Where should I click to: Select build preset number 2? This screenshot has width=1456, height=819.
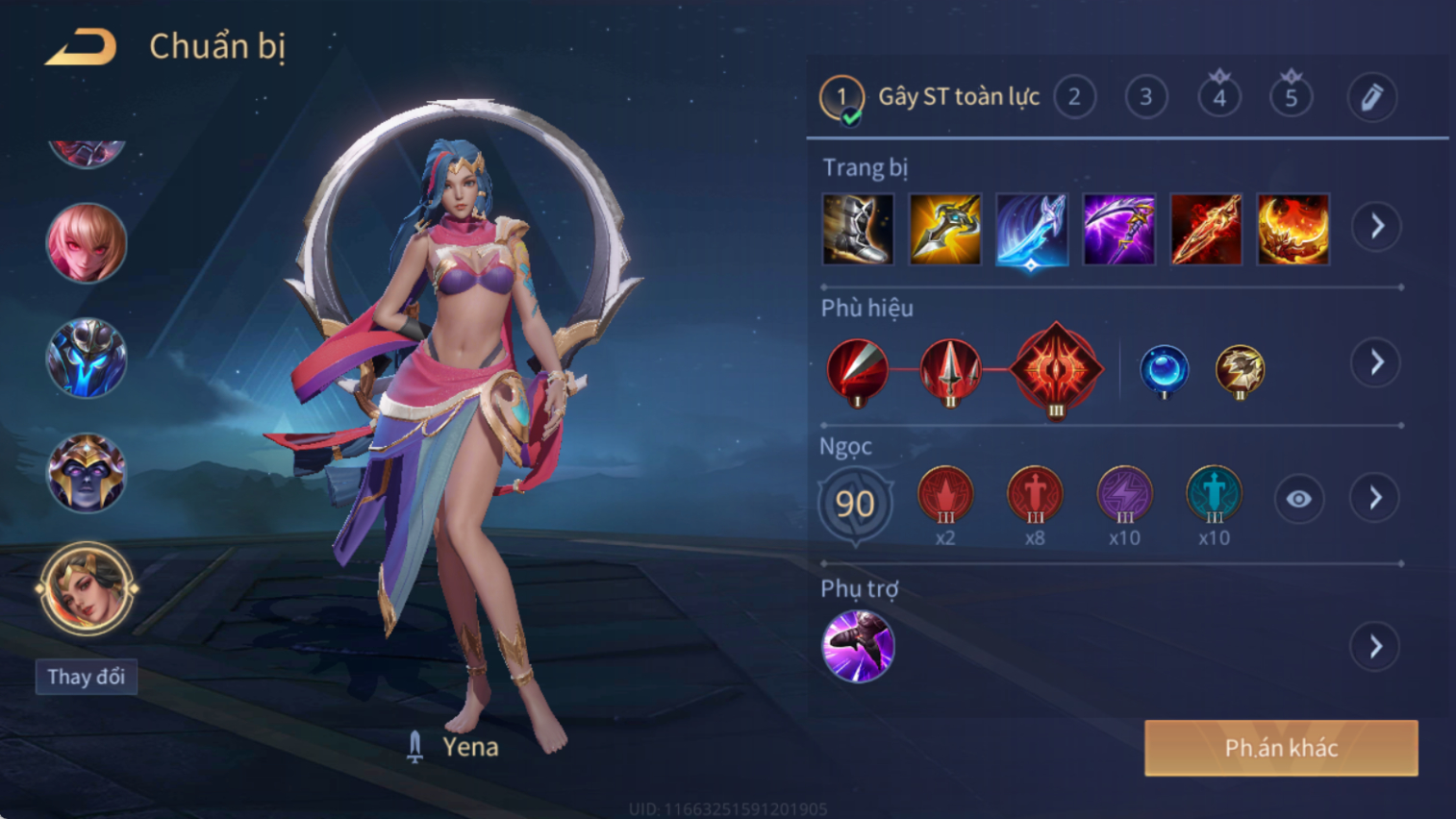1074,97
